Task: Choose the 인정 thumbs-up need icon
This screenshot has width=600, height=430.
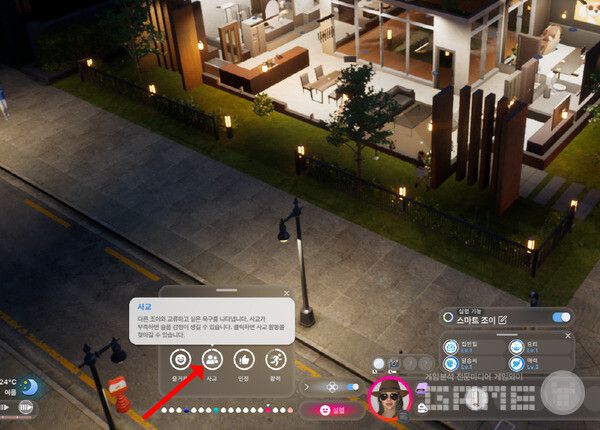Action: (x=243, y=359)
